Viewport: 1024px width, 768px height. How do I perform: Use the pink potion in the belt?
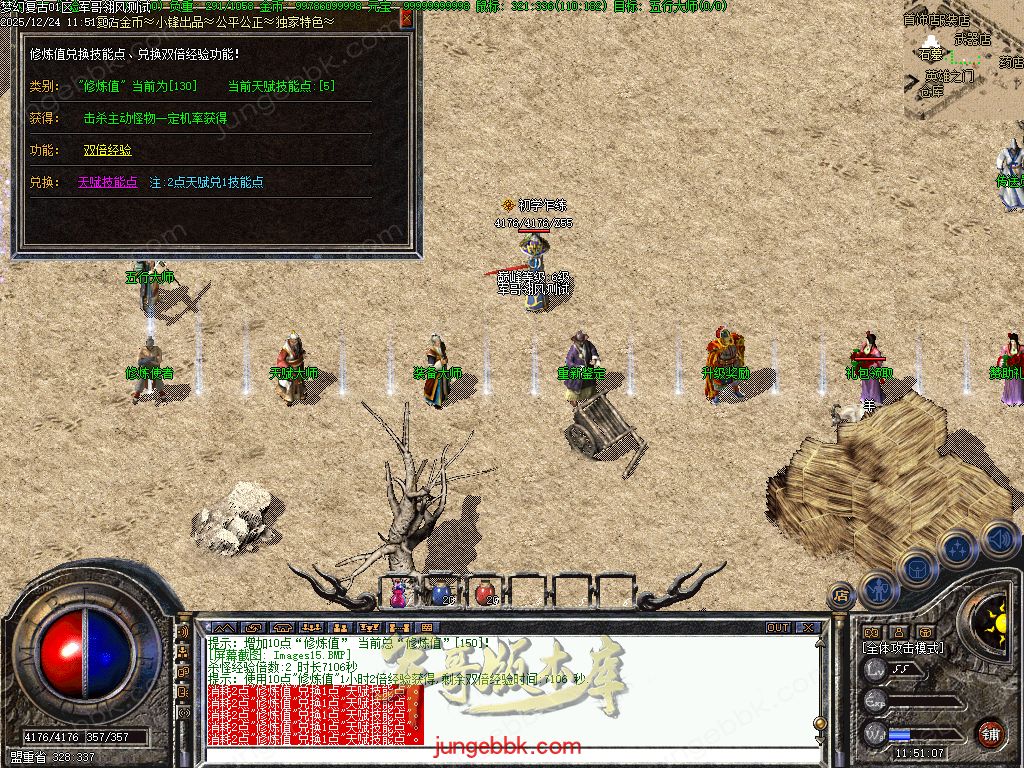coord(399,593)
